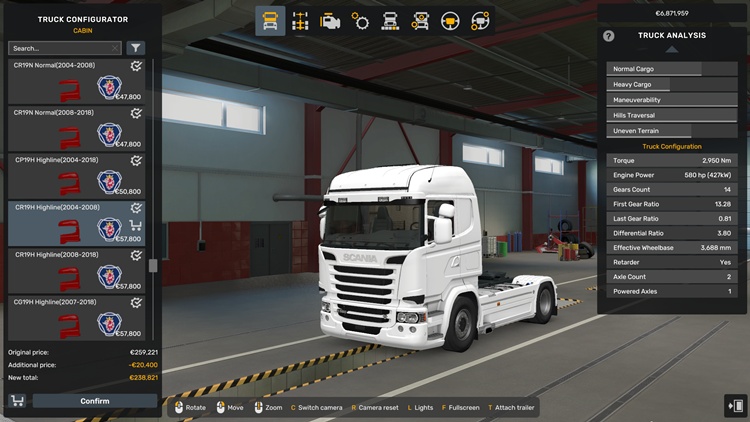Open the transmission gear category tab
This screenshot has width=750, height=422.
(360, 21)
